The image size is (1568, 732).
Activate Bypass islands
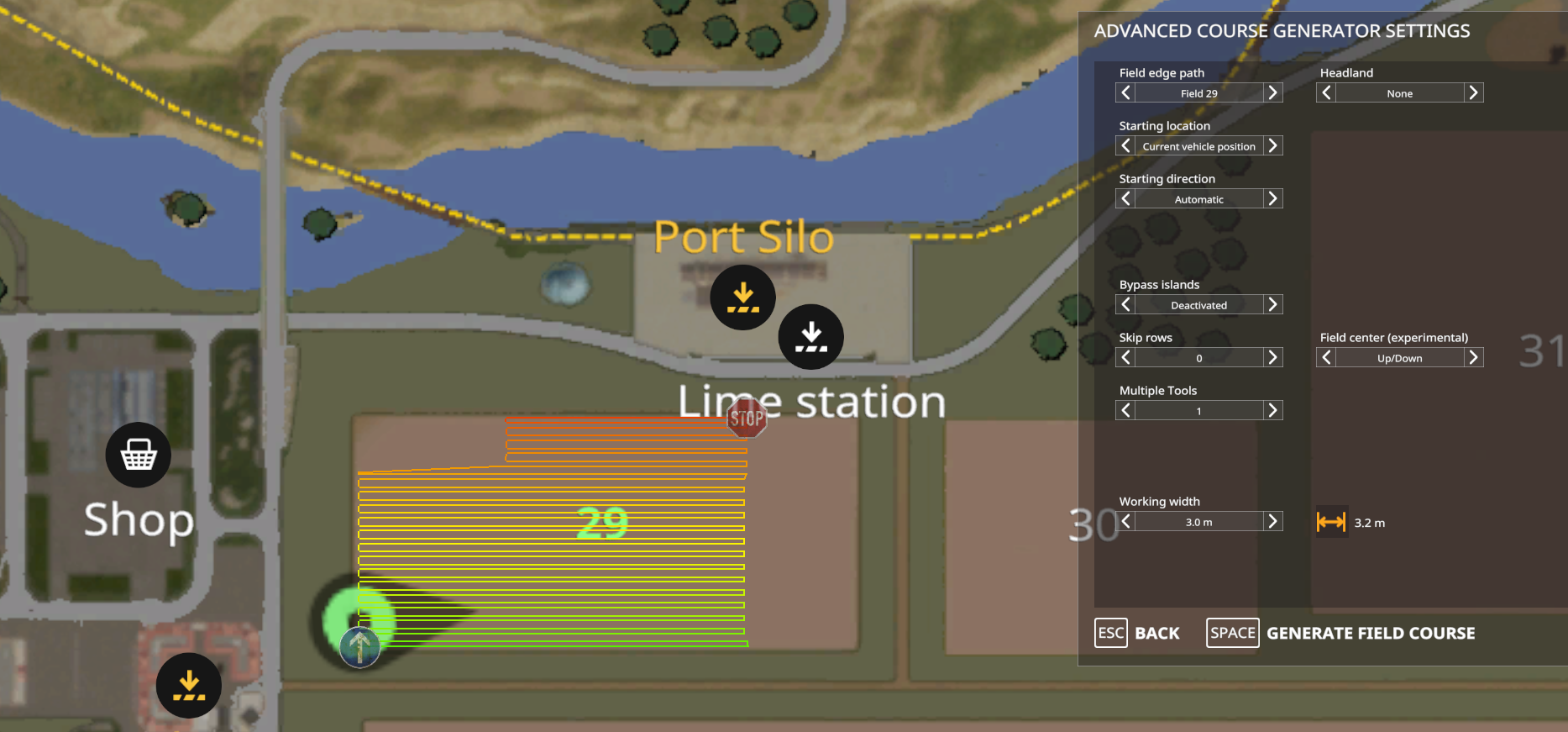pyautogui.click(x=1273, y=303)
